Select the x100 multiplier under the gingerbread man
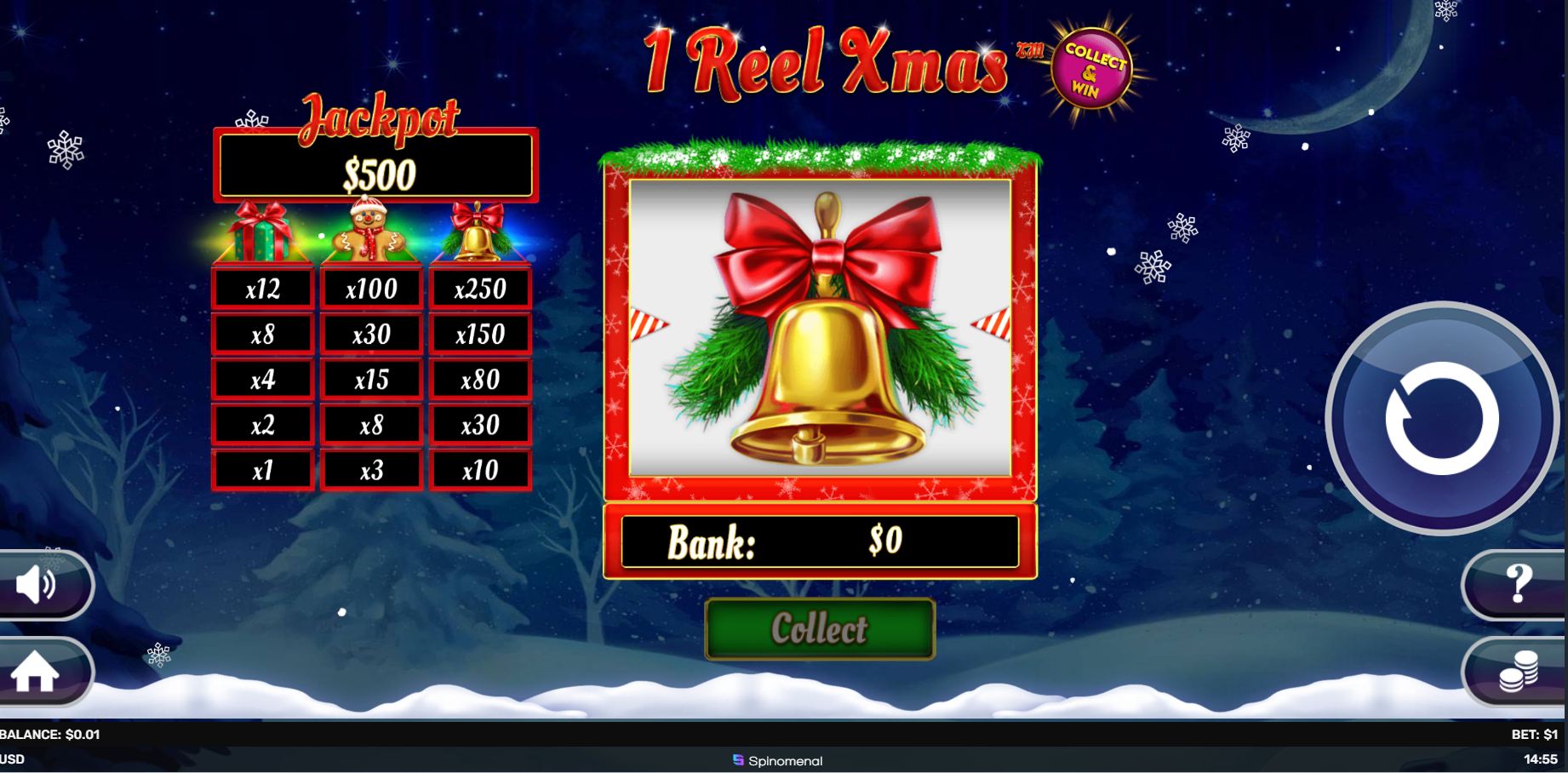 pos(370,288)
